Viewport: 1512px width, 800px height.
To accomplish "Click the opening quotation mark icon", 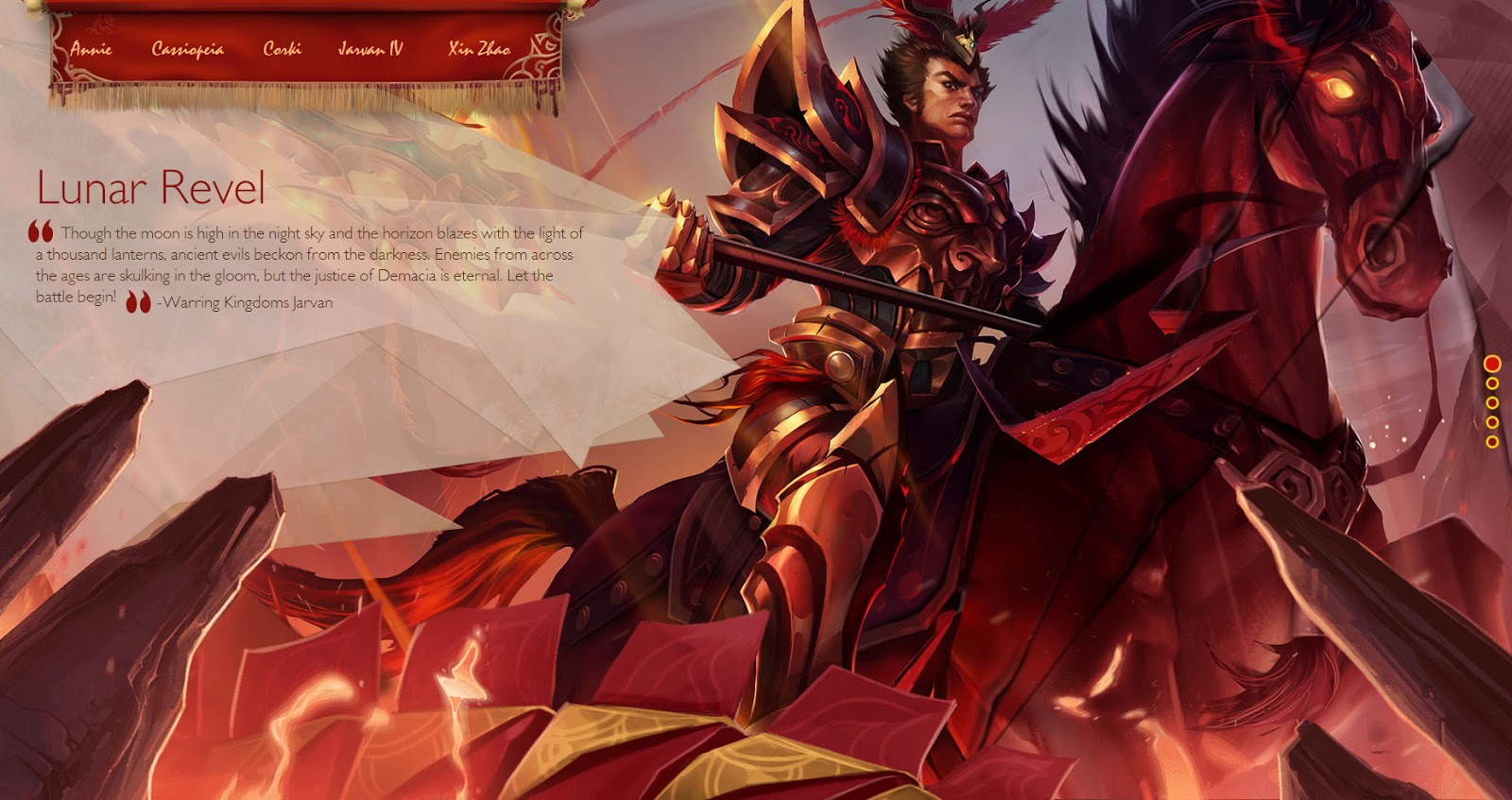I will [42, 230].
